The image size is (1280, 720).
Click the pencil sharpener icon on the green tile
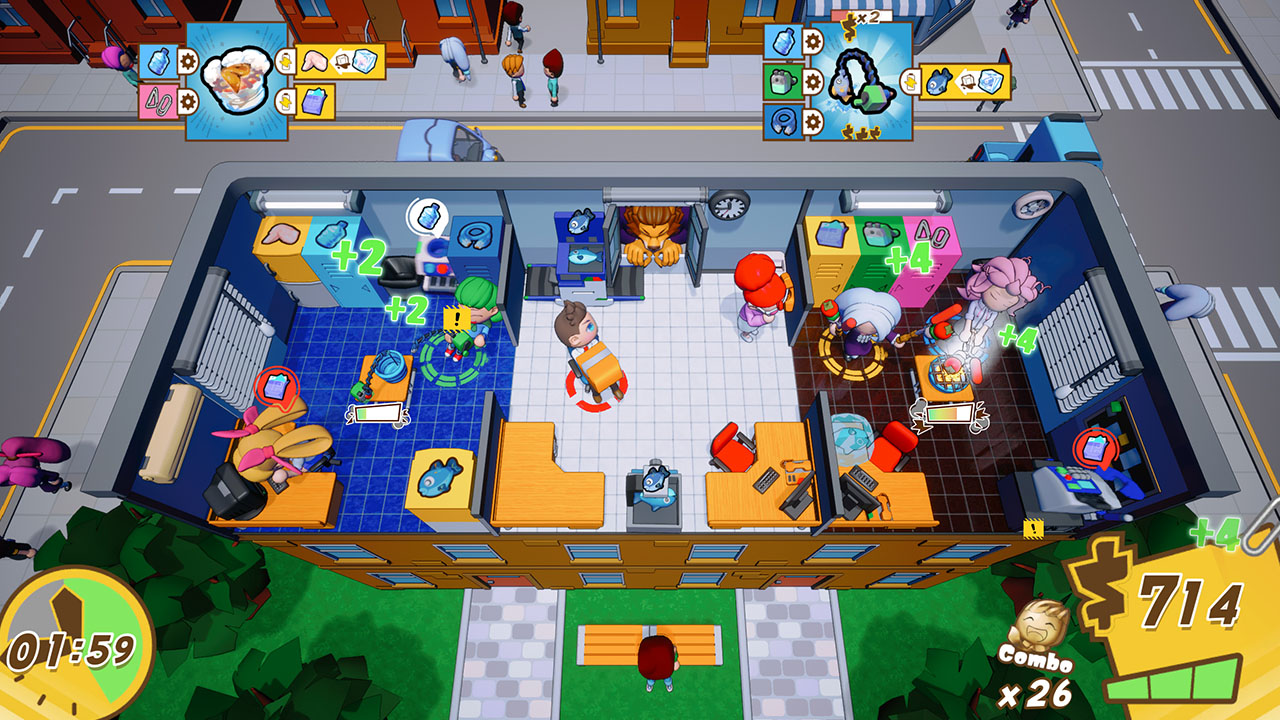[x=782, y=82]
